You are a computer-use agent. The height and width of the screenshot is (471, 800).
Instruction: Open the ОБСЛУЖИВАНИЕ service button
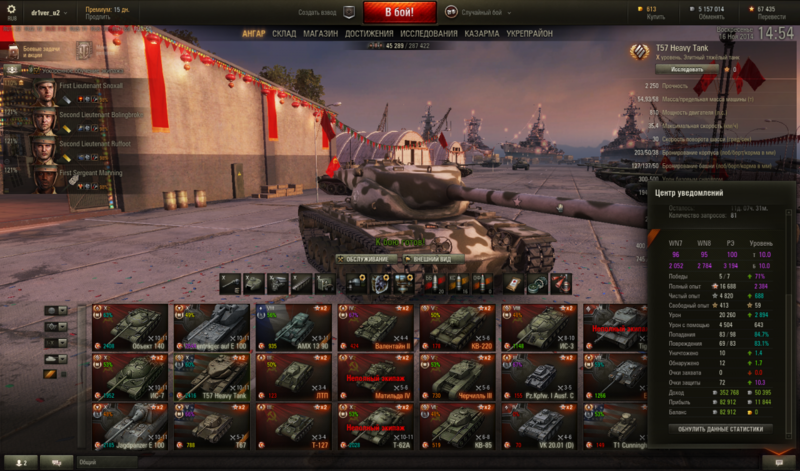(x=367, y=258)
